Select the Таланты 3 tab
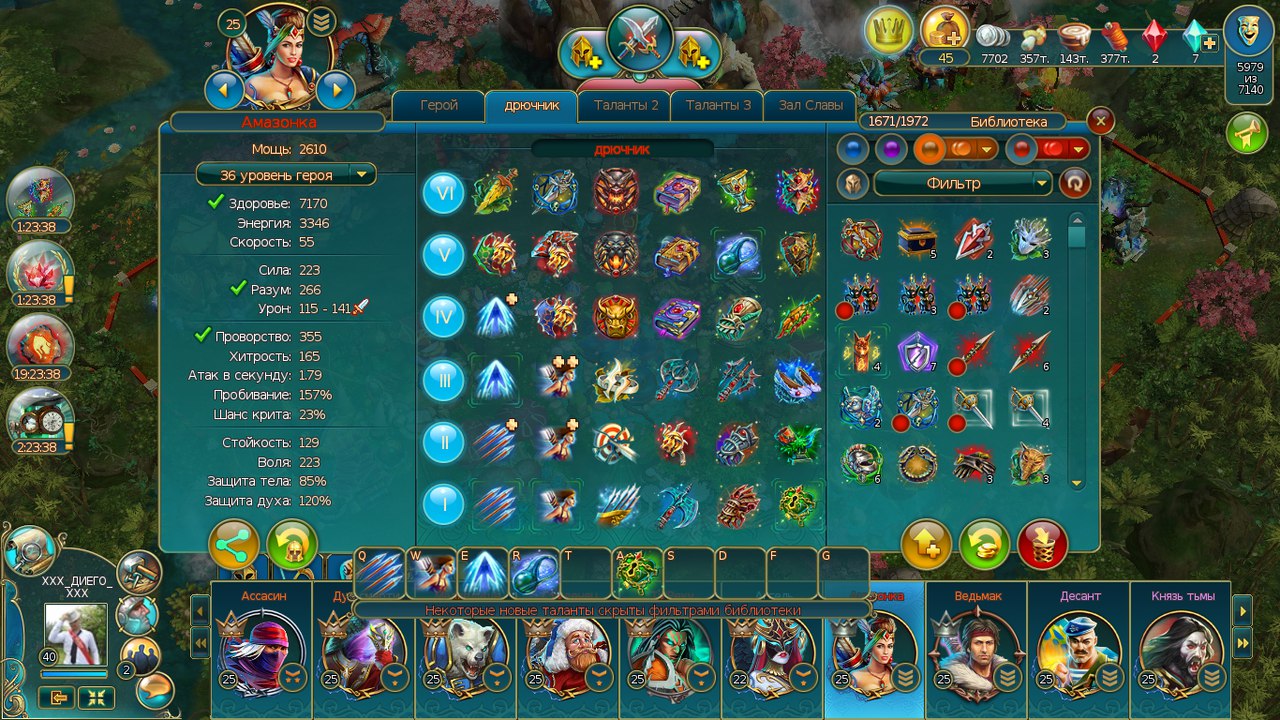The width and height of the screenshot is (1280, 720). point(718,106)
